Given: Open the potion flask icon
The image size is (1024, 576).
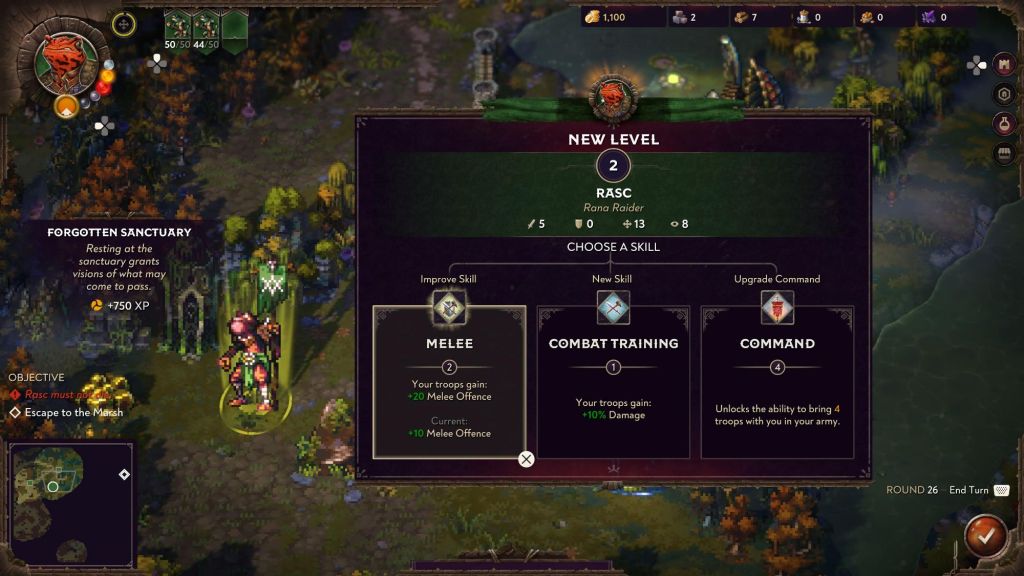Looking at the screenshot, I should pyautogui.click(x=1005, y=124).
